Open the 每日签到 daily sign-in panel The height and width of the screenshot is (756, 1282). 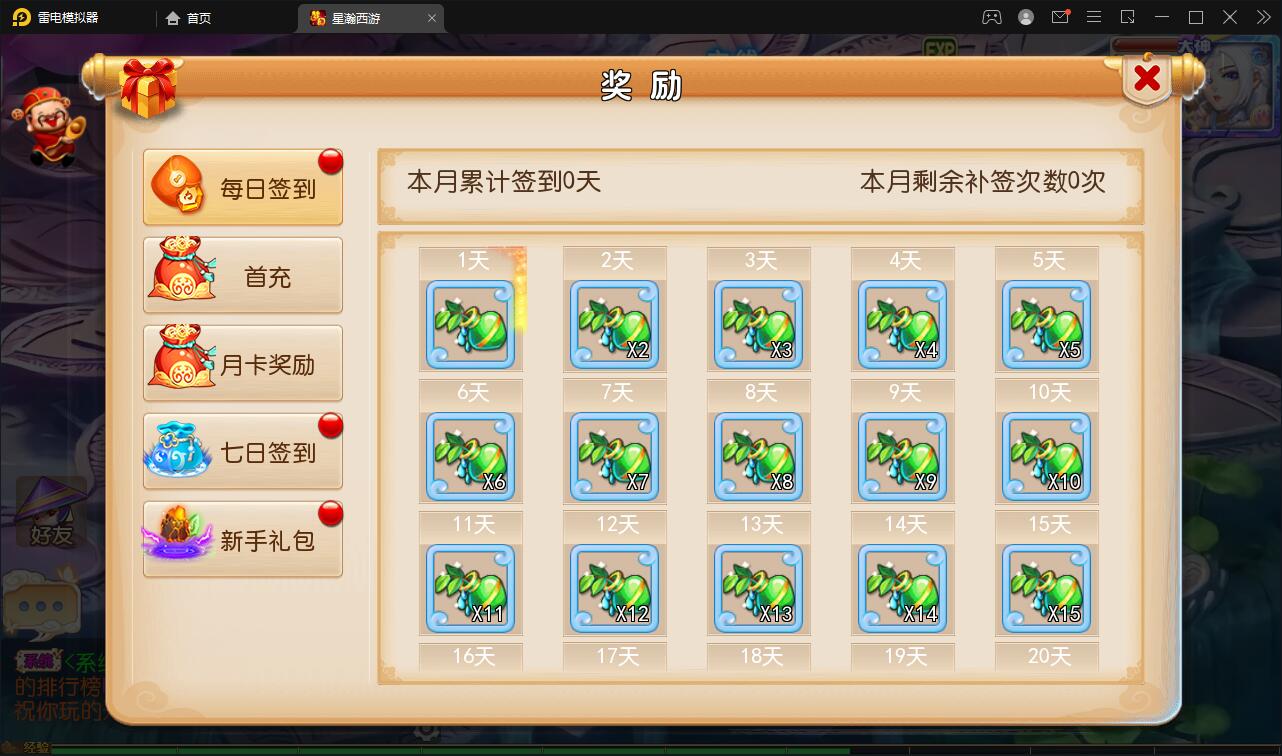coord(242,189)
